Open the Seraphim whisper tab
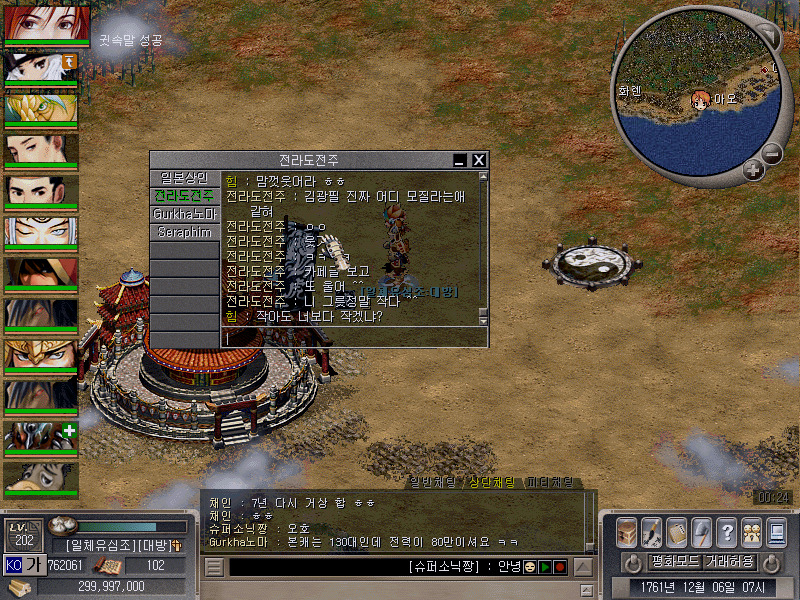800x600 pixels. [184, 232]
